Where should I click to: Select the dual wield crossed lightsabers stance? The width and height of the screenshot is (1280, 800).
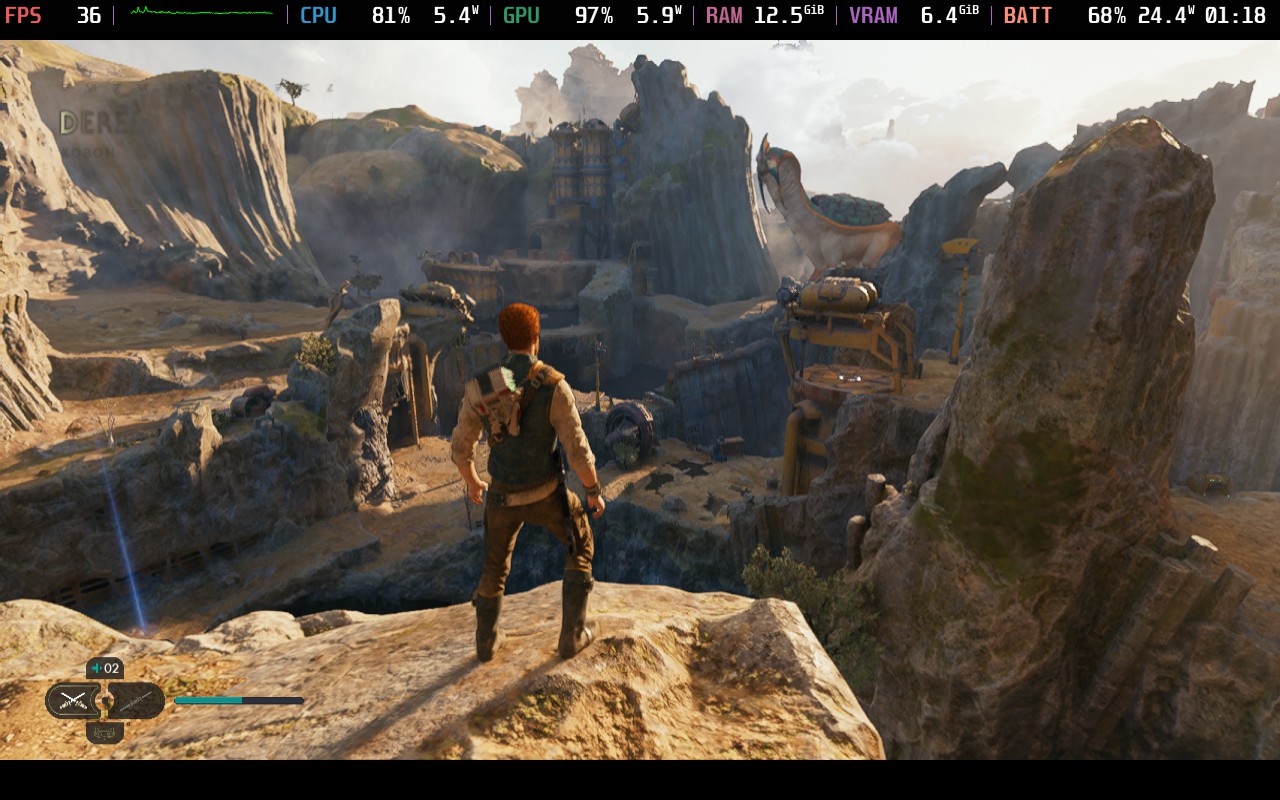(x=72, y=700)
